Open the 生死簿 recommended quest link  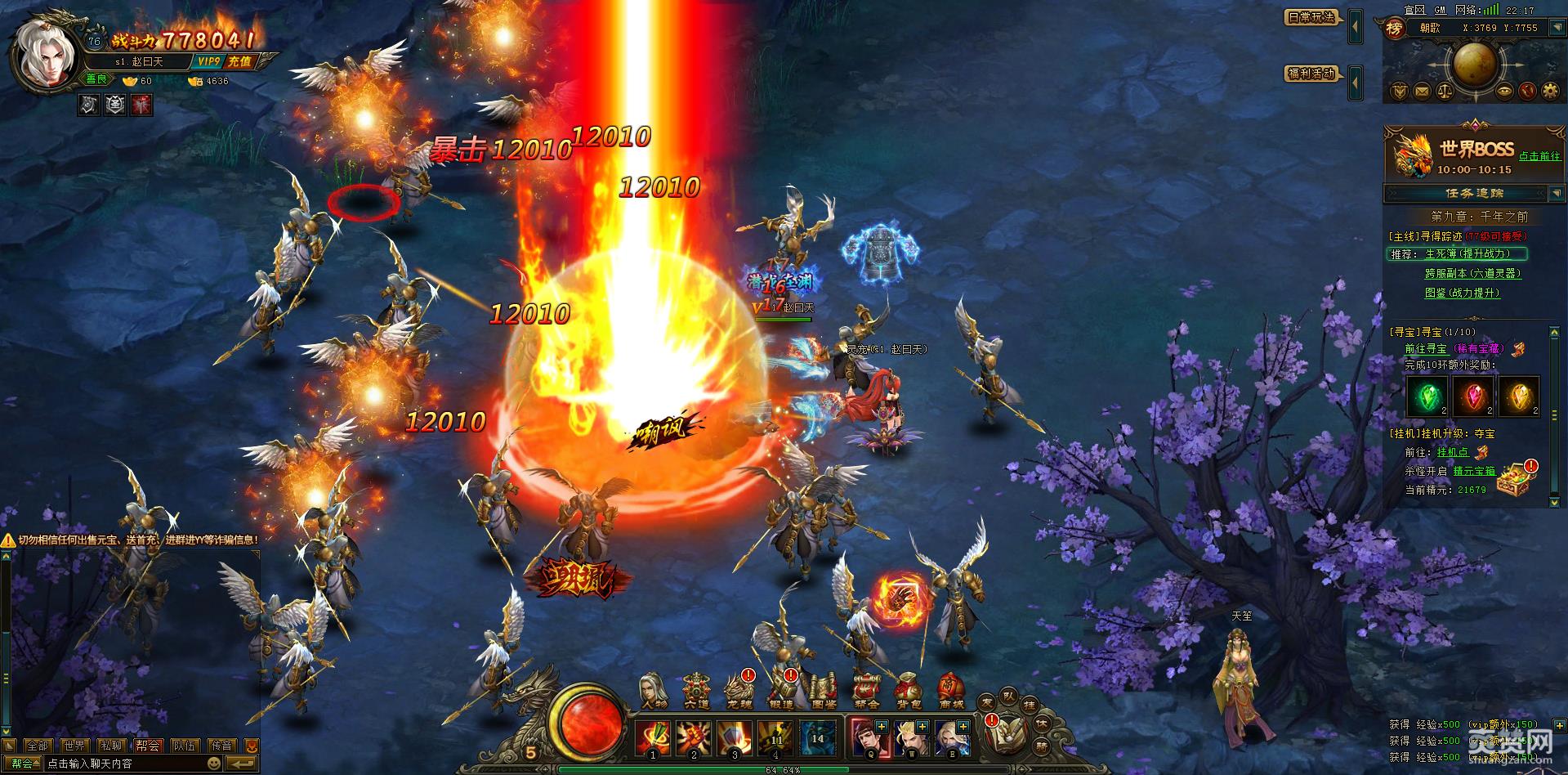pyautogui.click(x=1467, y=254)
